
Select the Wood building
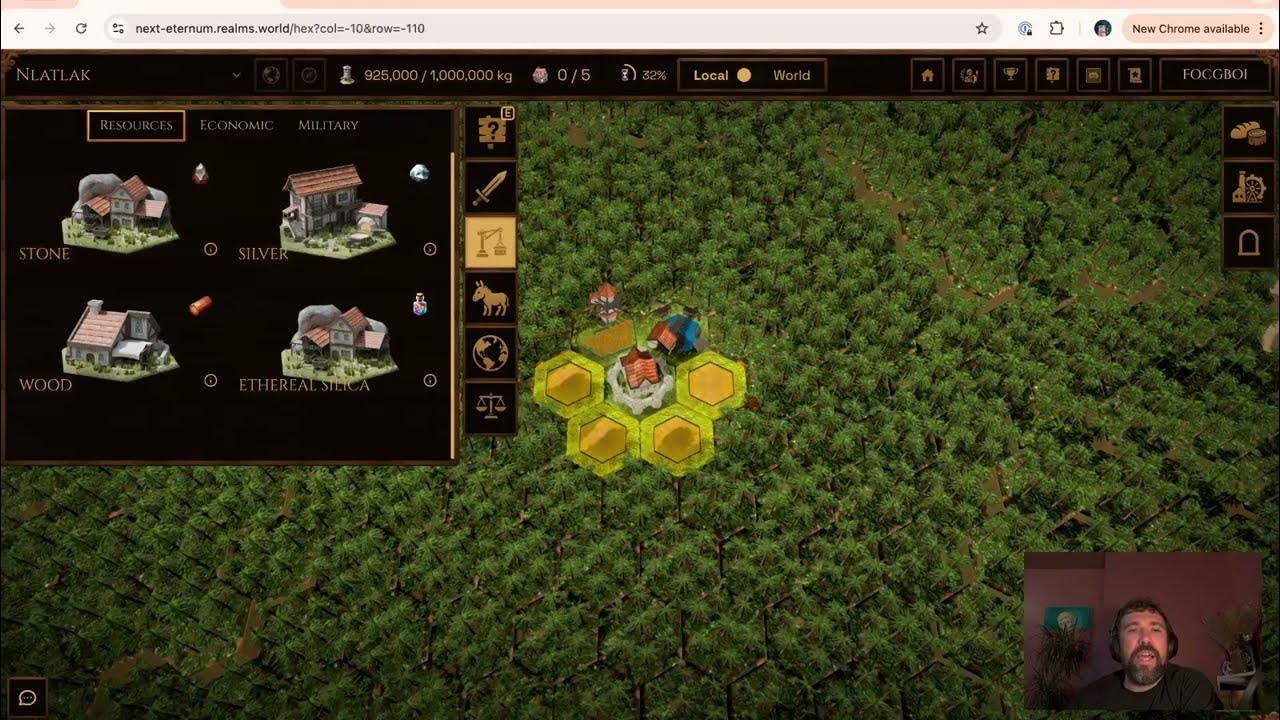[120, 342]
